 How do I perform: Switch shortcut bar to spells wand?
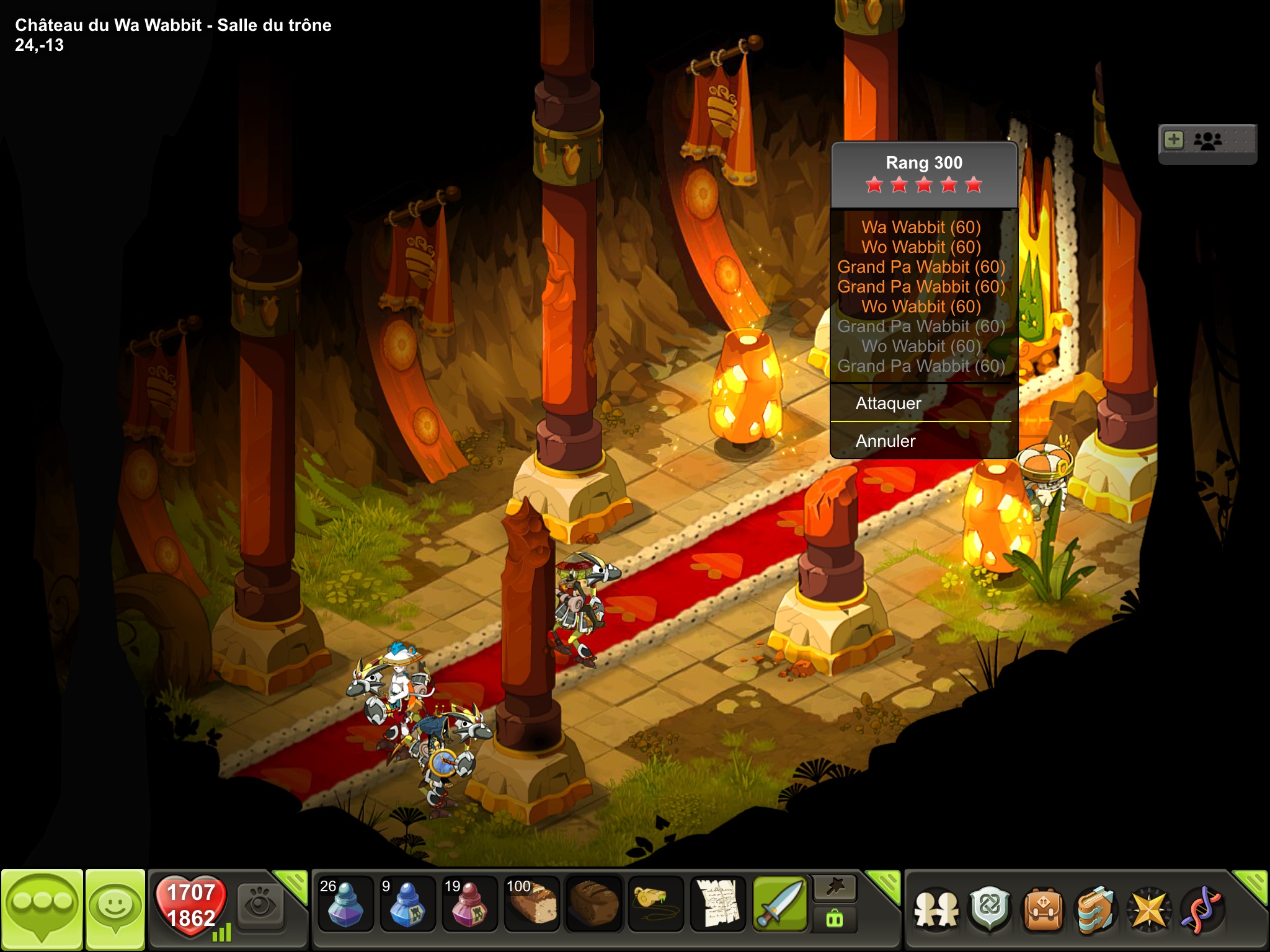click(x=835, y=888)
